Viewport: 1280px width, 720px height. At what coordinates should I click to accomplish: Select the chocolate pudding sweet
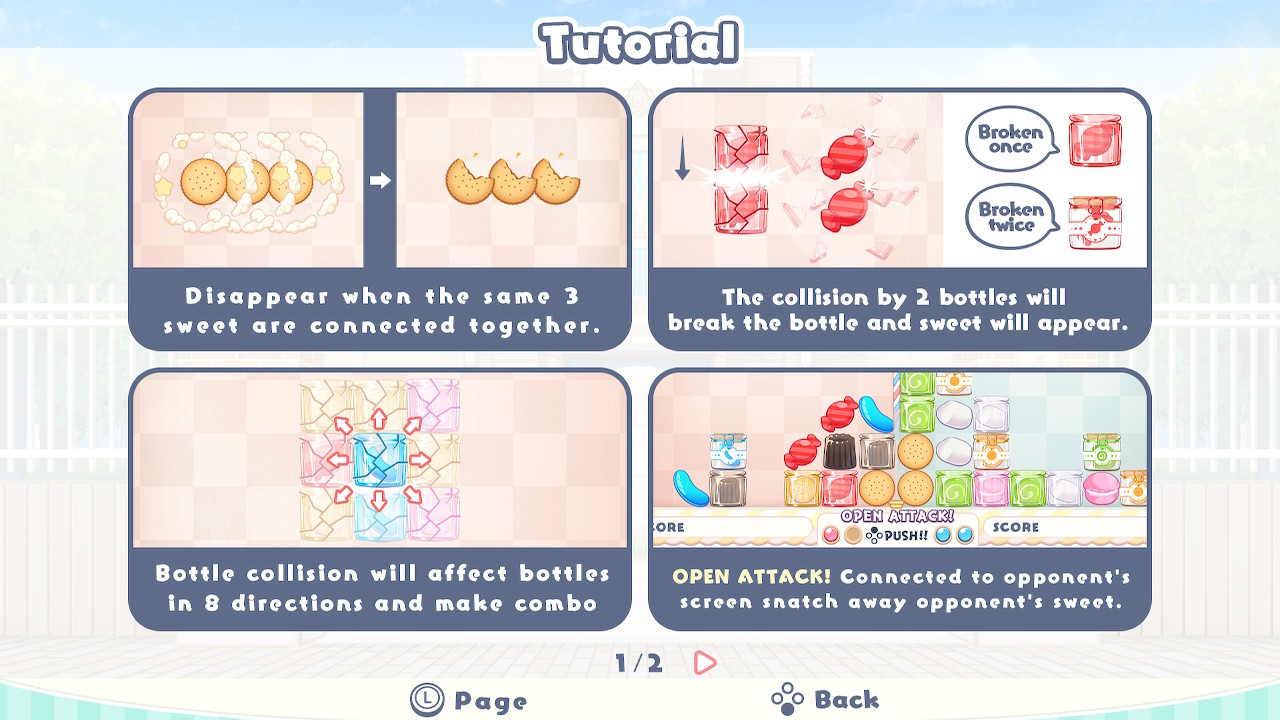coord(839,451)
